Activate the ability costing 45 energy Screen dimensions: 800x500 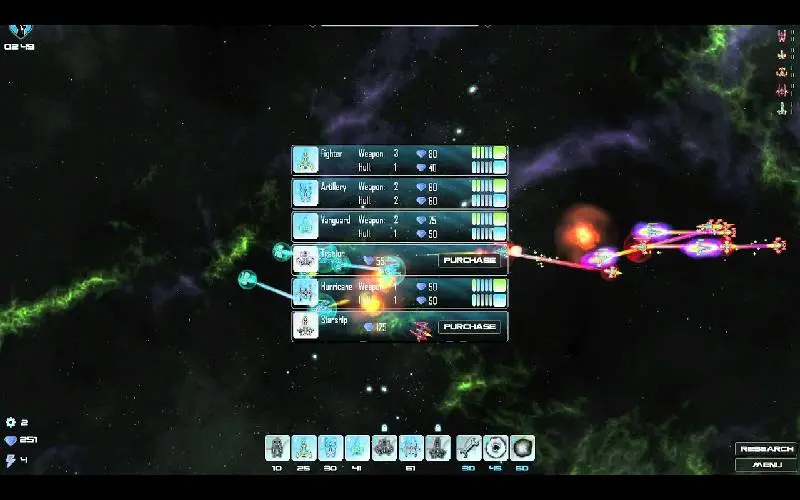click(496, 448)
